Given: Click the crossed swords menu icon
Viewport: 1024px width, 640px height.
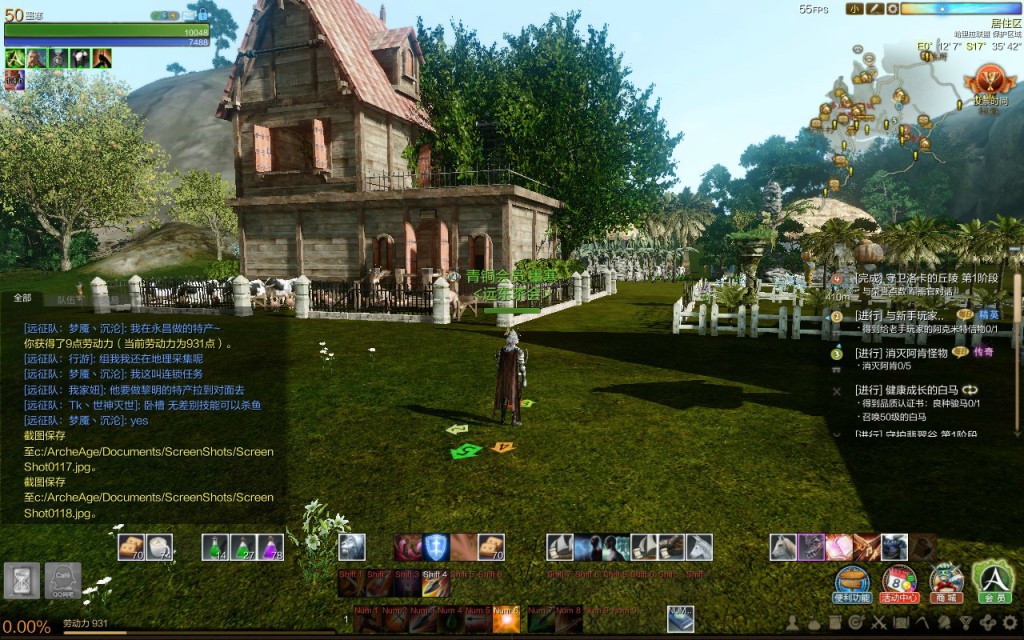Looking at the screenshot, I should [x=879, y=623].
